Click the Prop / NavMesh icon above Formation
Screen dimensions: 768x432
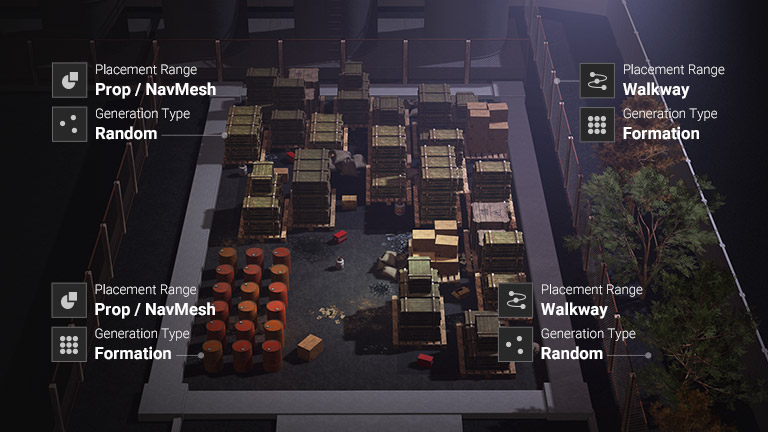[x=70, y=300]
